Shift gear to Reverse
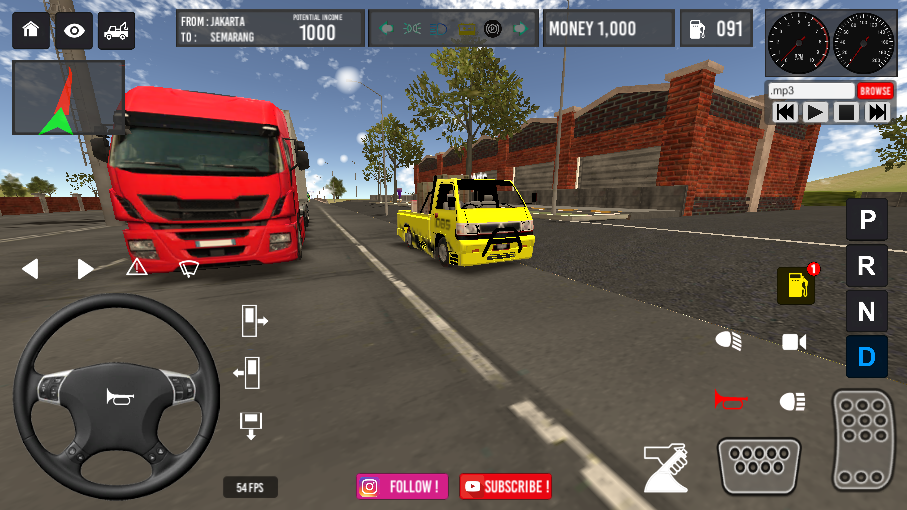Viewport: 907px width, 510px height. click(866, 266)
